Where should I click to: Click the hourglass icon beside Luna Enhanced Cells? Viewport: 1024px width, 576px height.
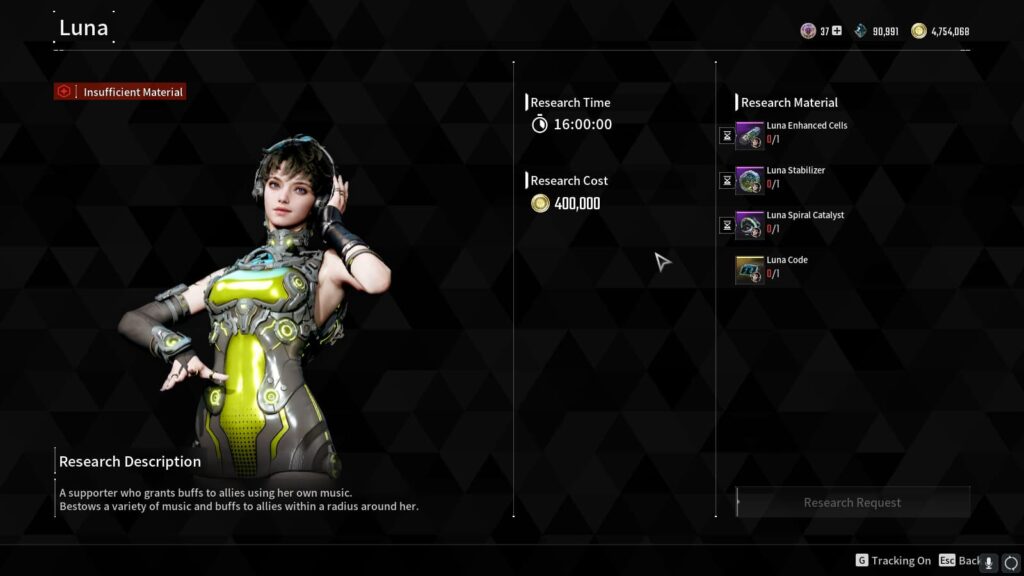click(x=727, y=136)
